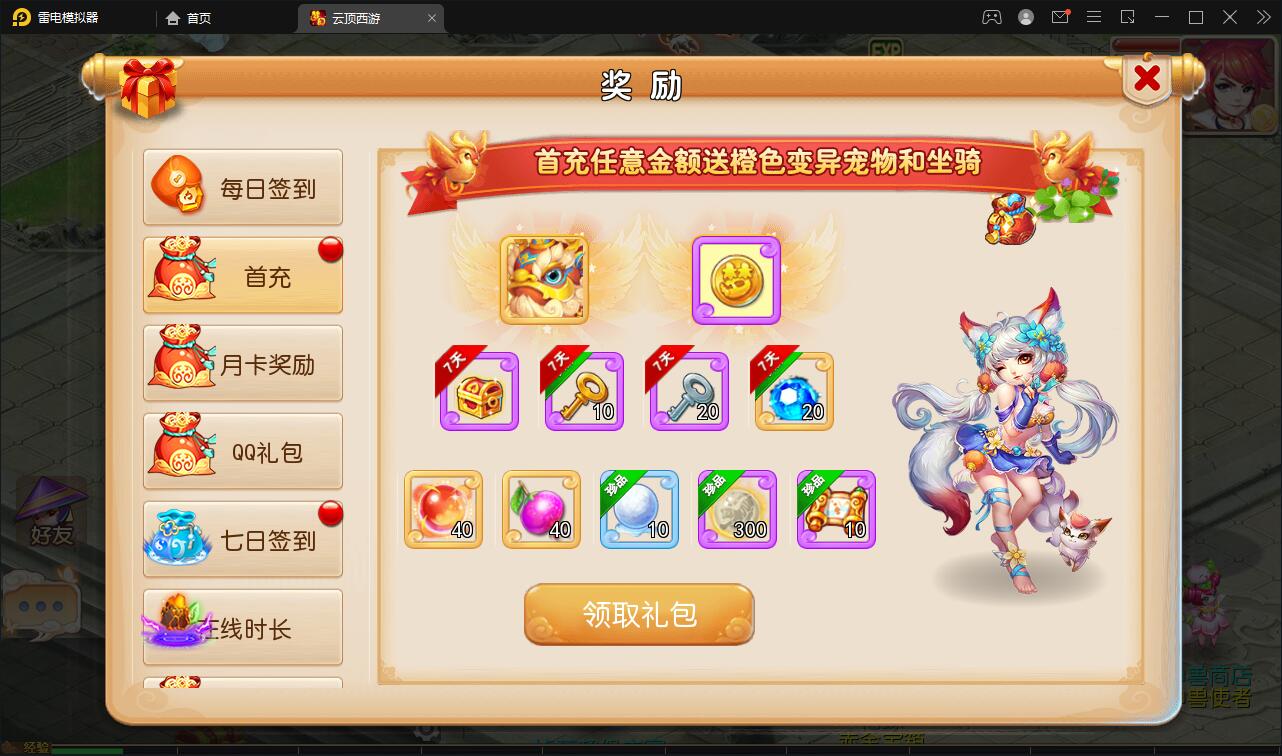Click the rare white pearl x10 item
Image resolution: width=1282 pixels, height=756 pixels.
tap(639, 510)
